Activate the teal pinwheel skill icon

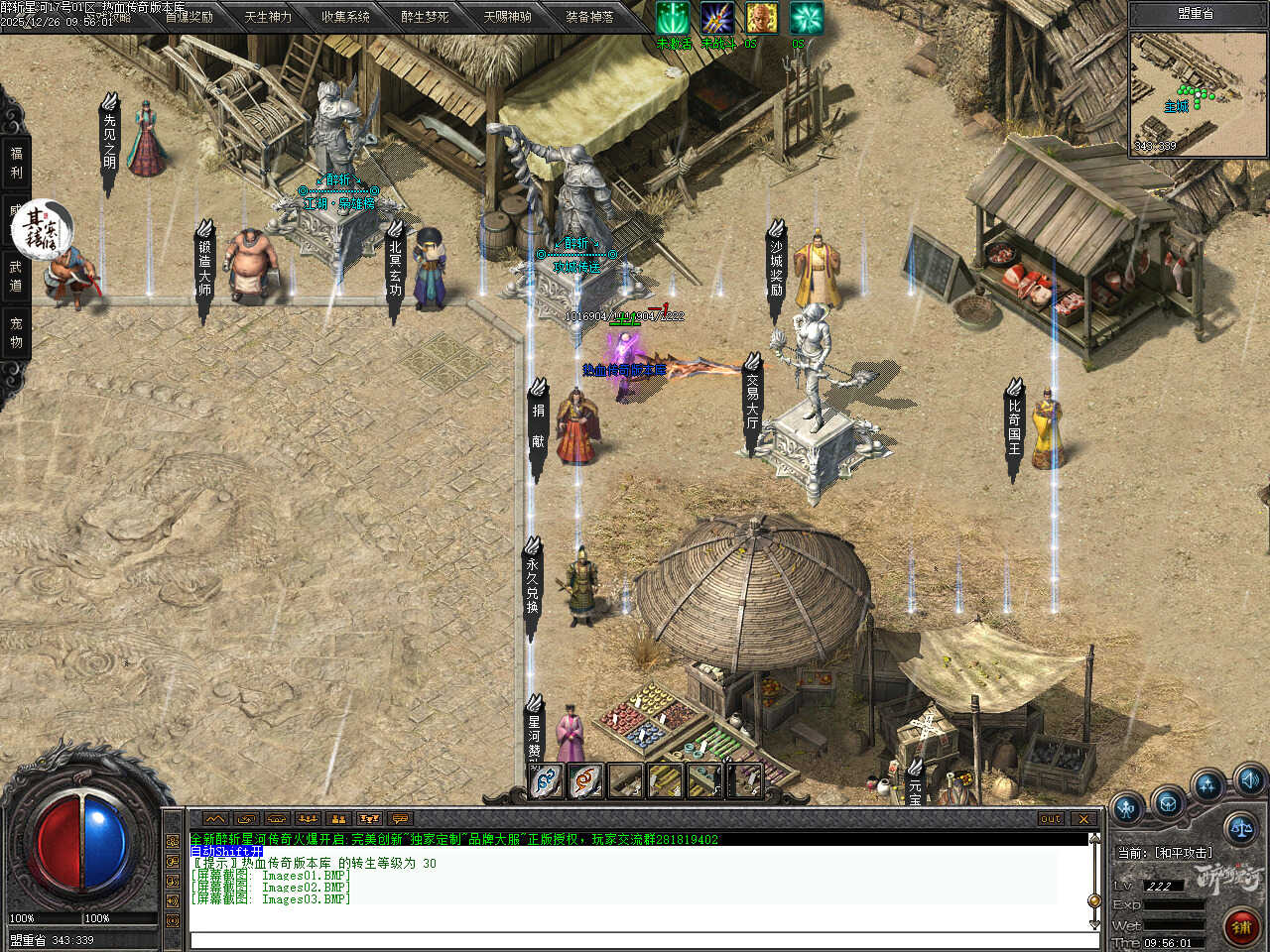point(806,18)
